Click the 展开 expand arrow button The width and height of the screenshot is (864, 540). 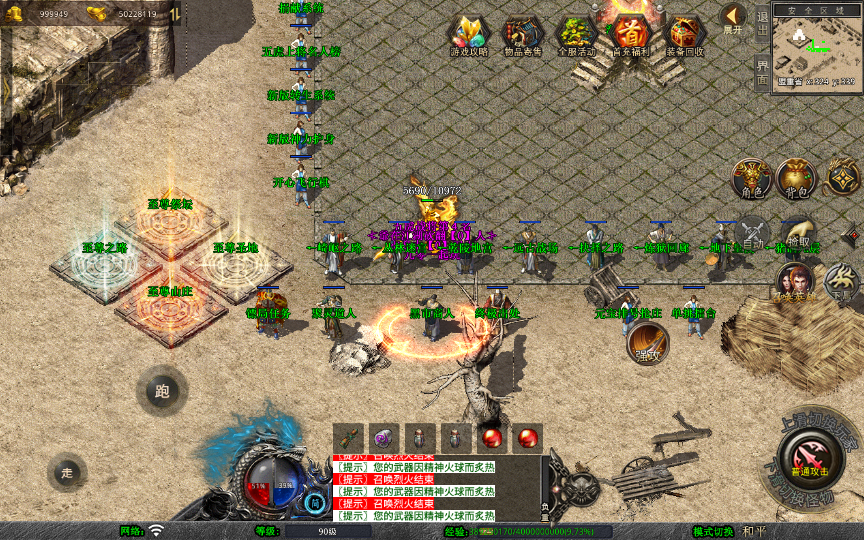[733, 18]
